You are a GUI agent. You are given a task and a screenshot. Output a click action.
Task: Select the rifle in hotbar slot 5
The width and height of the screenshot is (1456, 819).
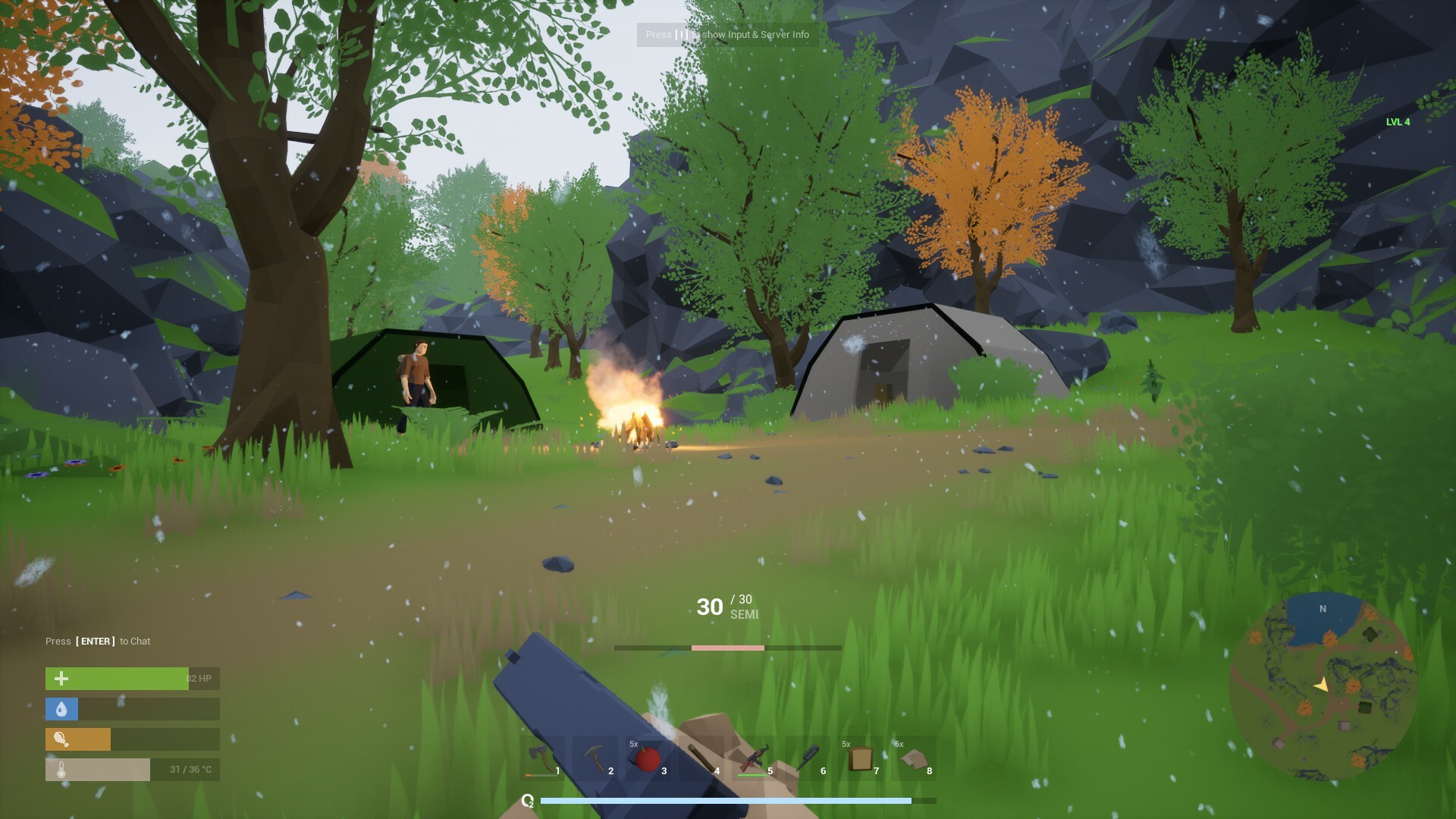click(755, 757)
